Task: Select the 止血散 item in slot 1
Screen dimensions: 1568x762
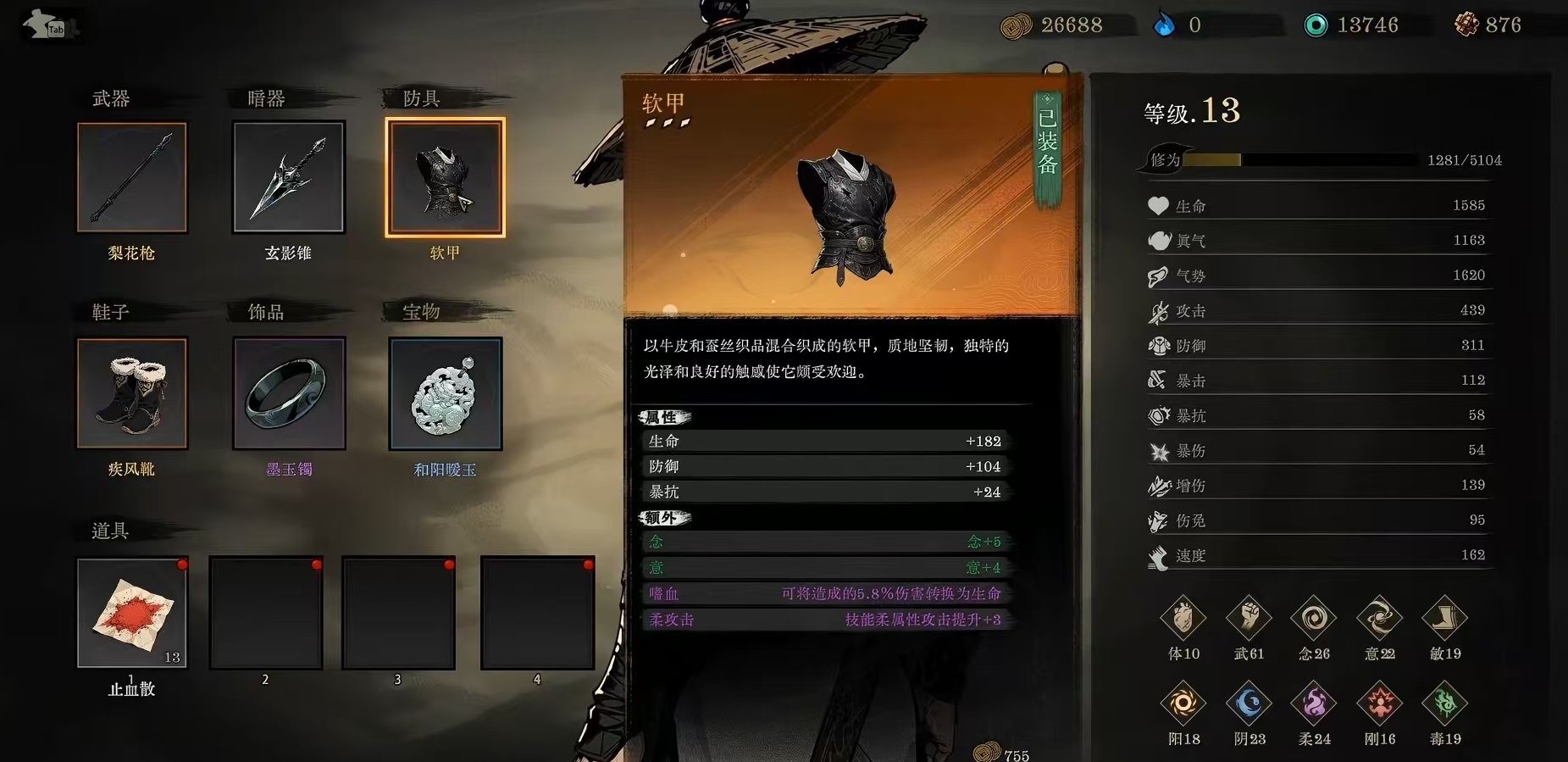Action: click(x=132, y=612)
